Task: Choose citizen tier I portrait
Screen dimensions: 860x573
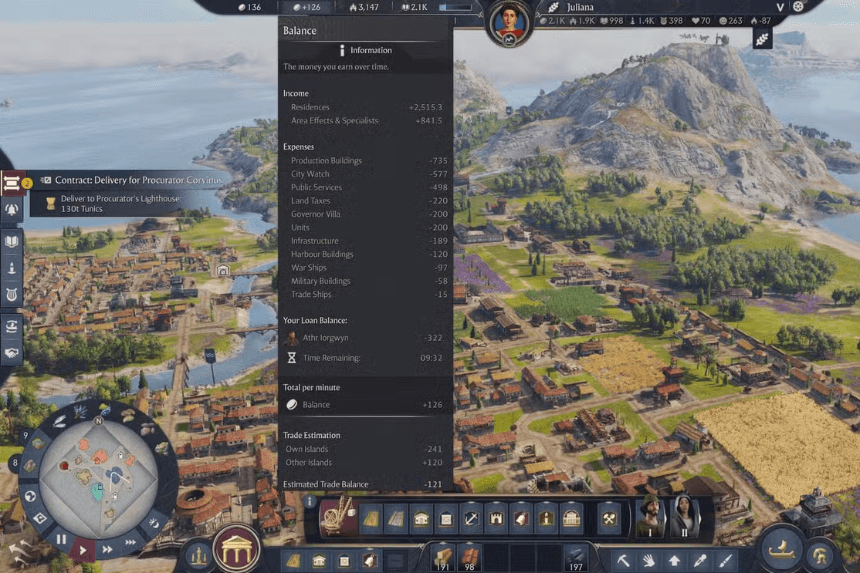Action: 651,517
